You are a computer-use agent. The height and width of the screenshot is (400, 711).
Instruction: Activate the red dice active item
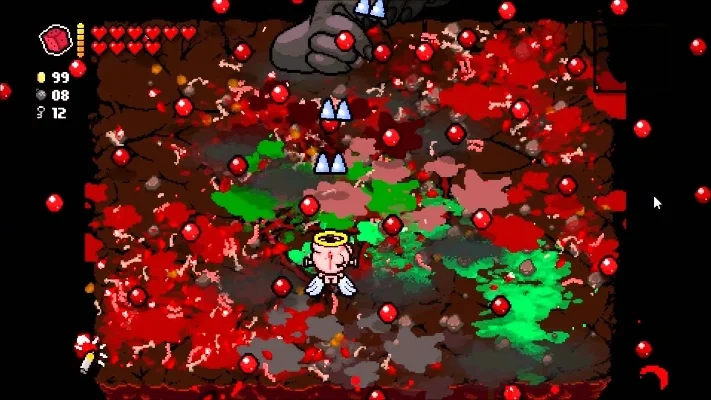pyautogui.click(x=55, y=40)
